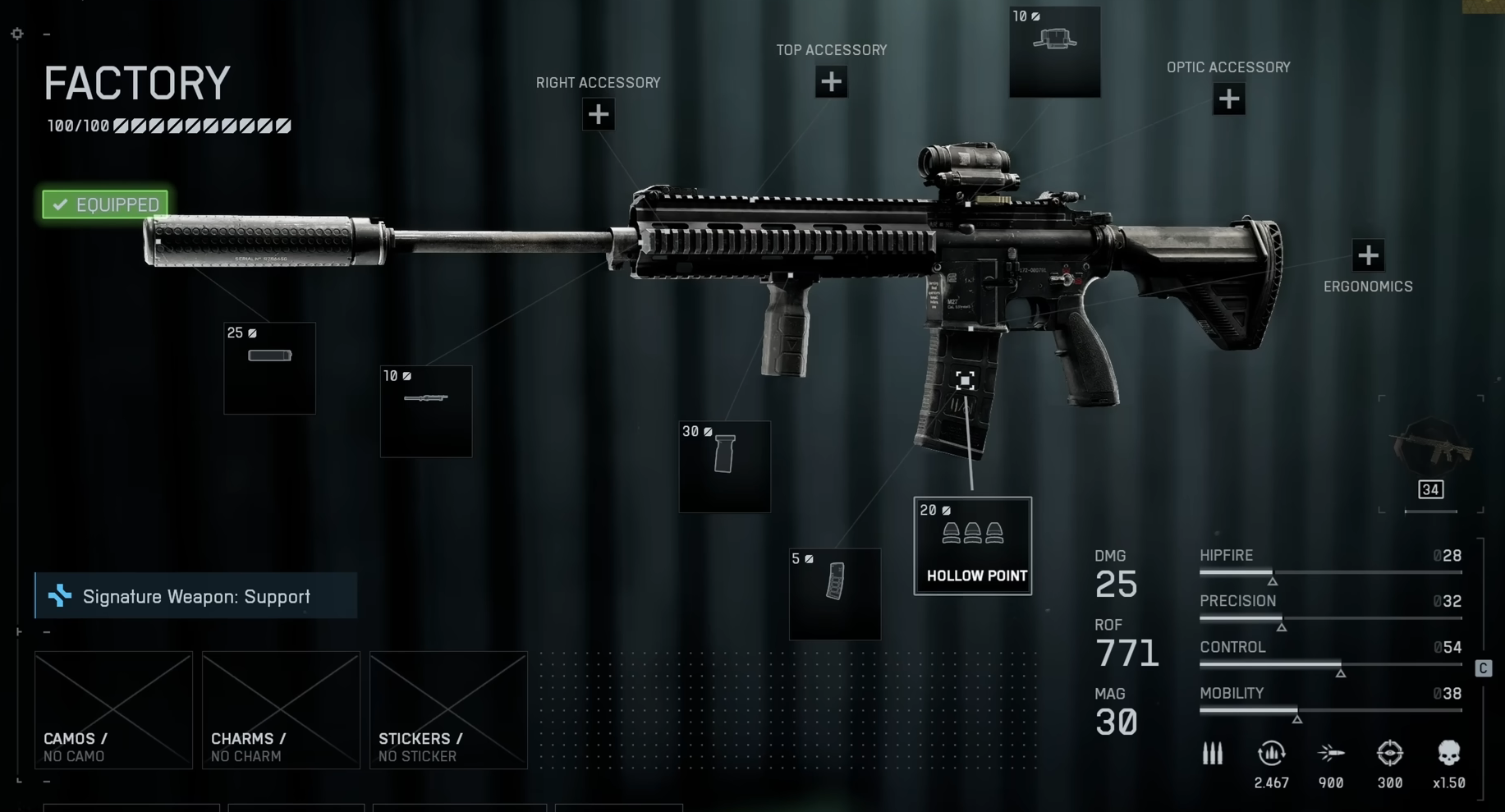Choose the vertical grip underbarrel slot

(x=724, y=466)
